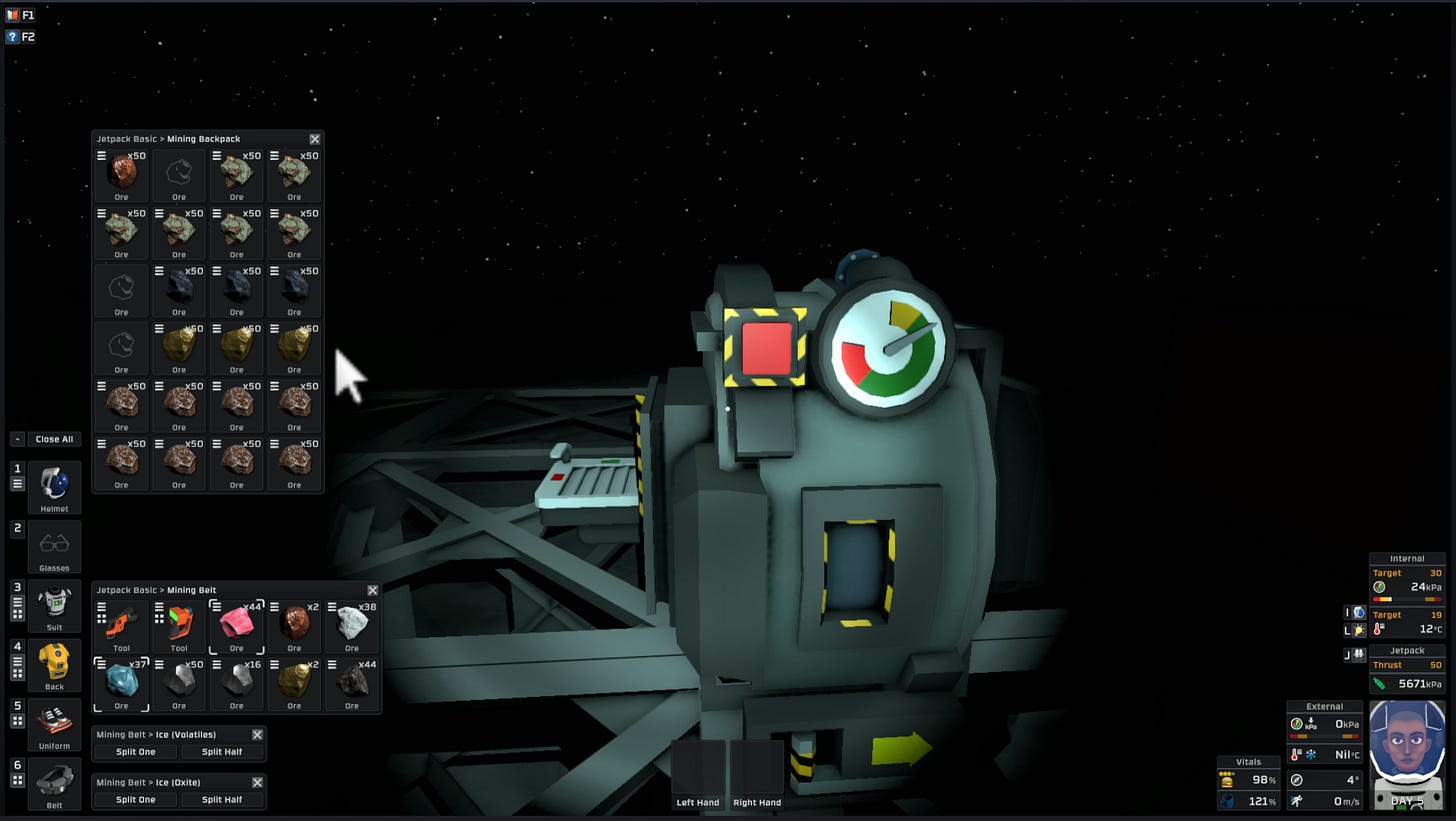Screen dimensions: 1456x821
Task: Select the Angle Grinder tool in the Mining Belt
Action: (x=121, y=627)
